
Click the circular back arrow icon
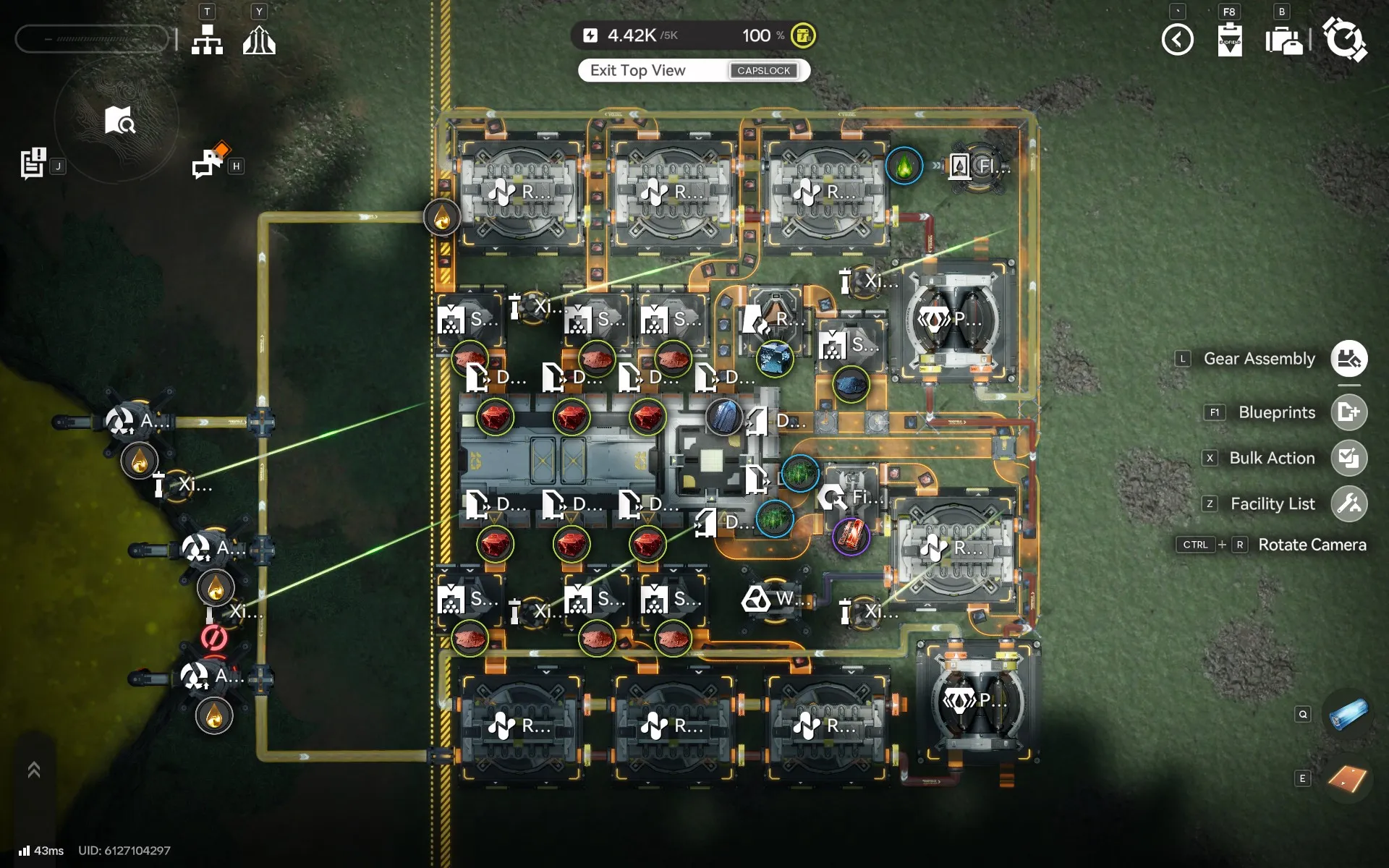(x=1178, y=41)
